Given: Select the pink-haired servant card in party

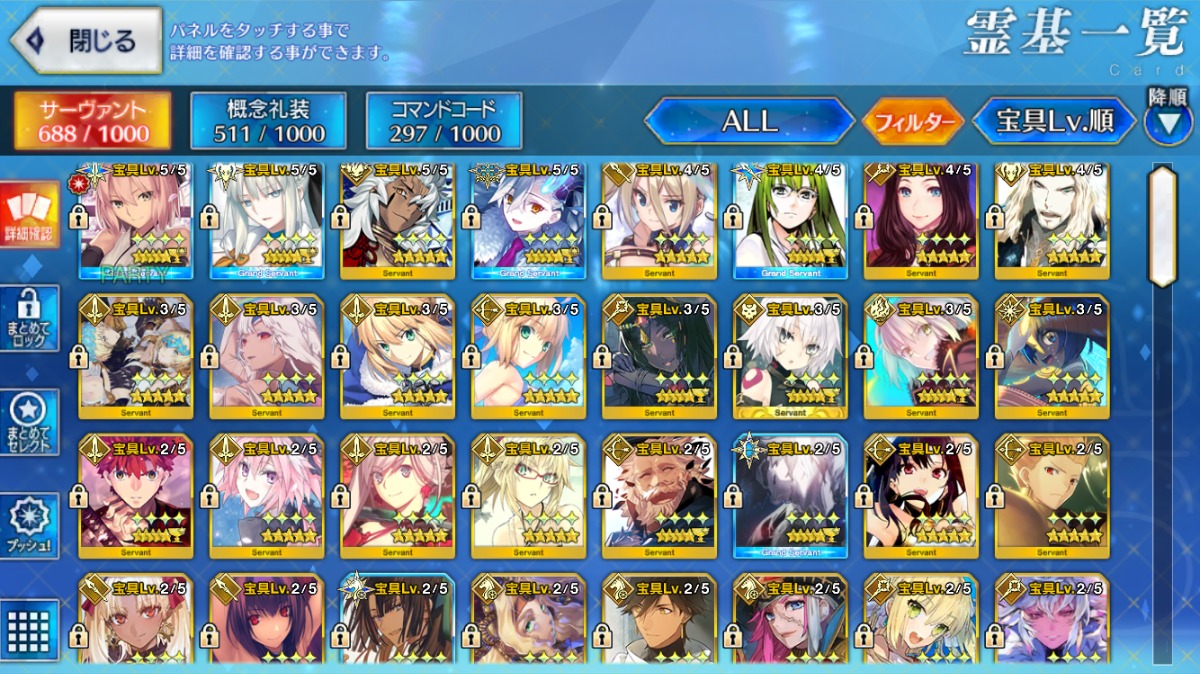Looking at the screenshot, I should point(136,220).
